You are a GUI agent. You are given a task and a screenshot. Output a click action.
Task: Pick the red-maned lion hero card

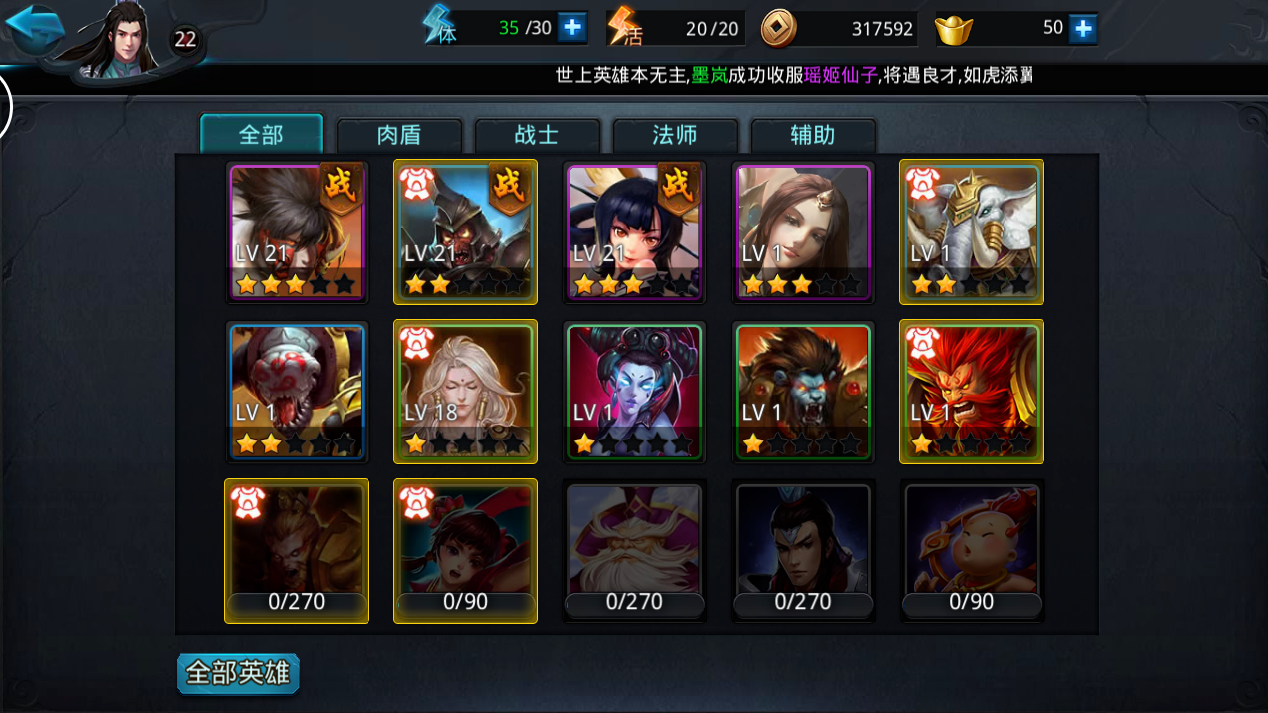click(x=971, y=391)
